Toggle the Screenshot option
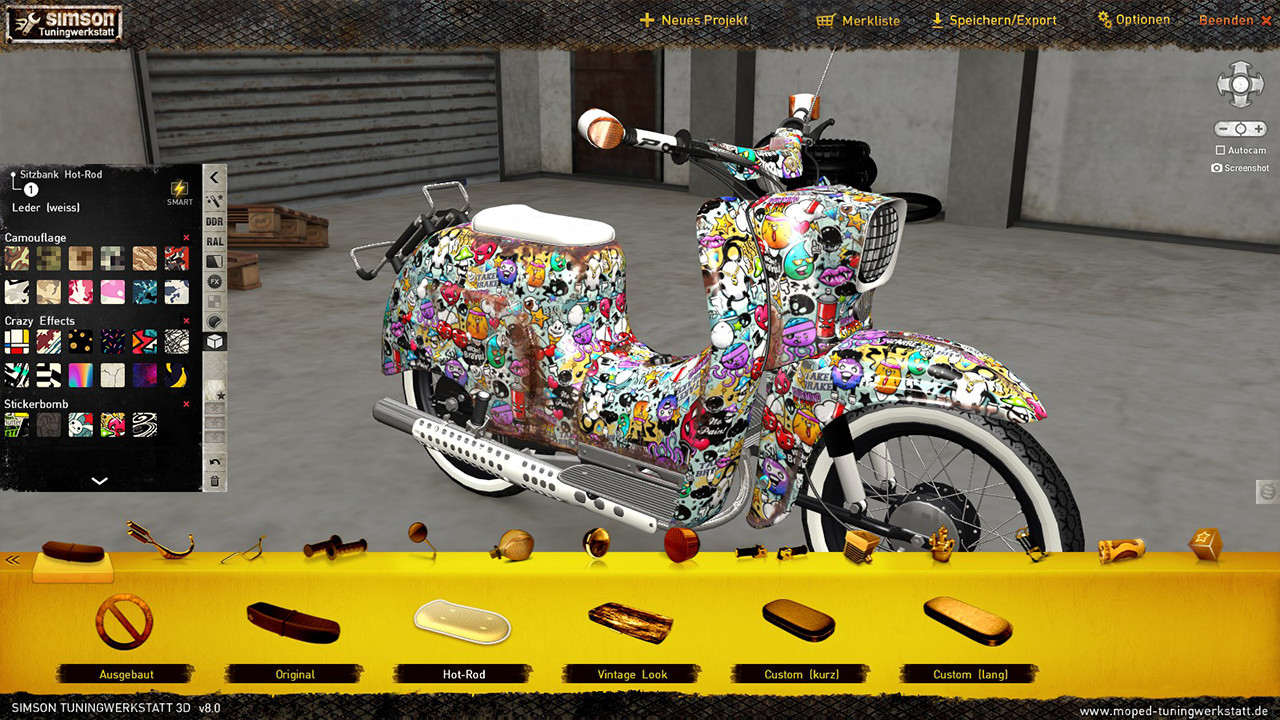 point(1218,168)
